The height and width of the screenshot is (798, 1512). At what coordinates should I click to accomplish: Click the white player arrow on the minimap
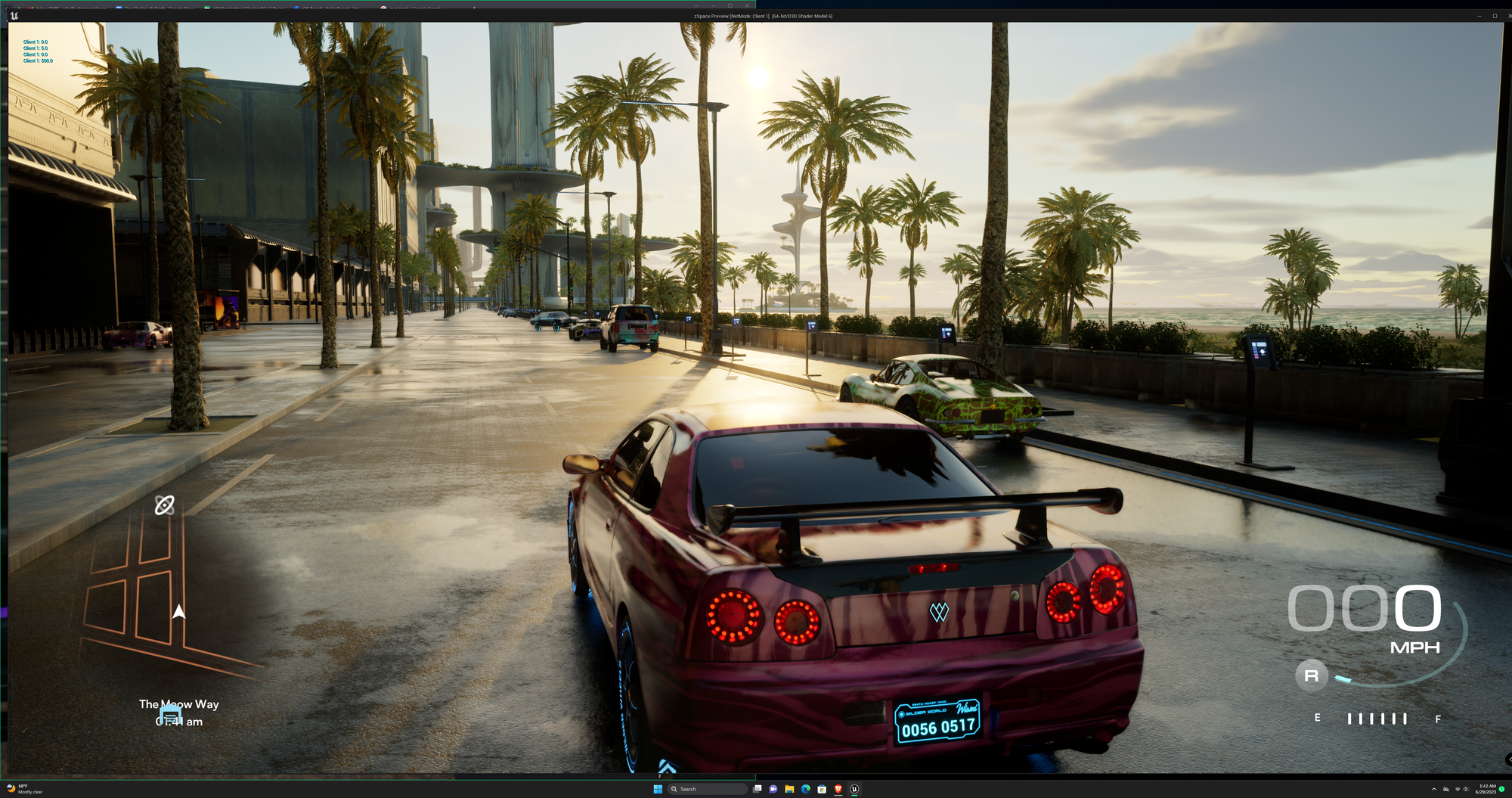tap(179, 611)
